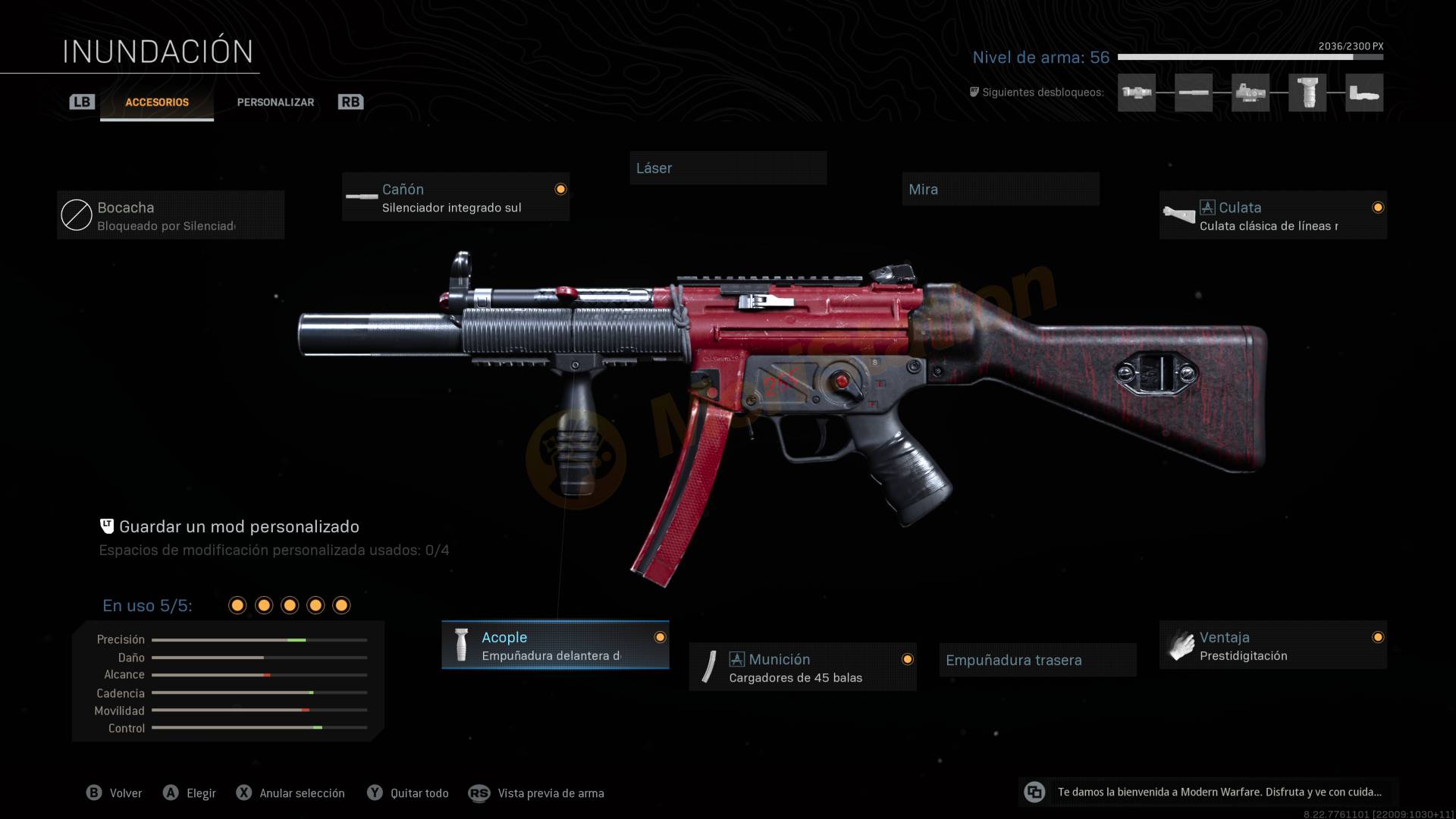Select the Acople underbarrel slot

click(x=555, y=645)
